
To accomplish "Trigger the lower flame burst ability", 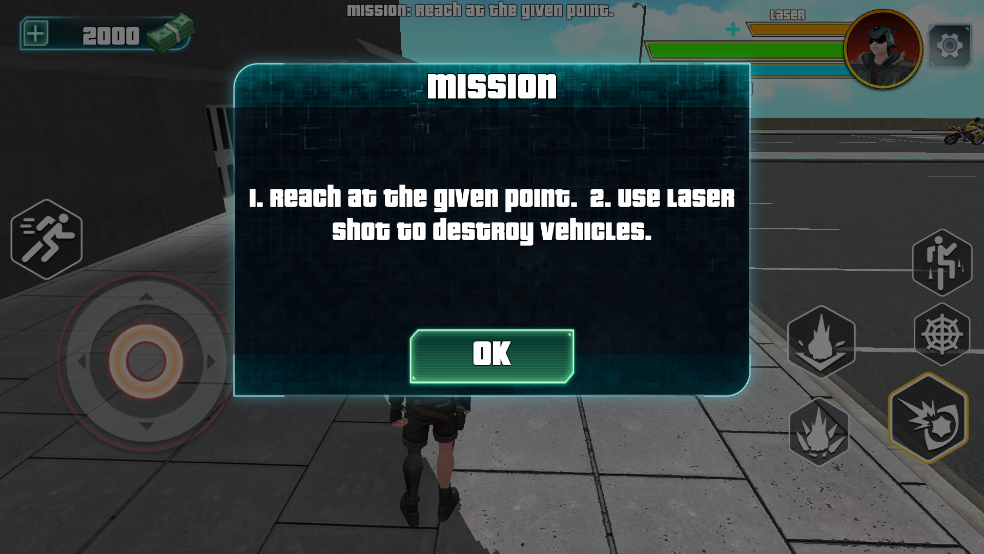I will [819, 432].
